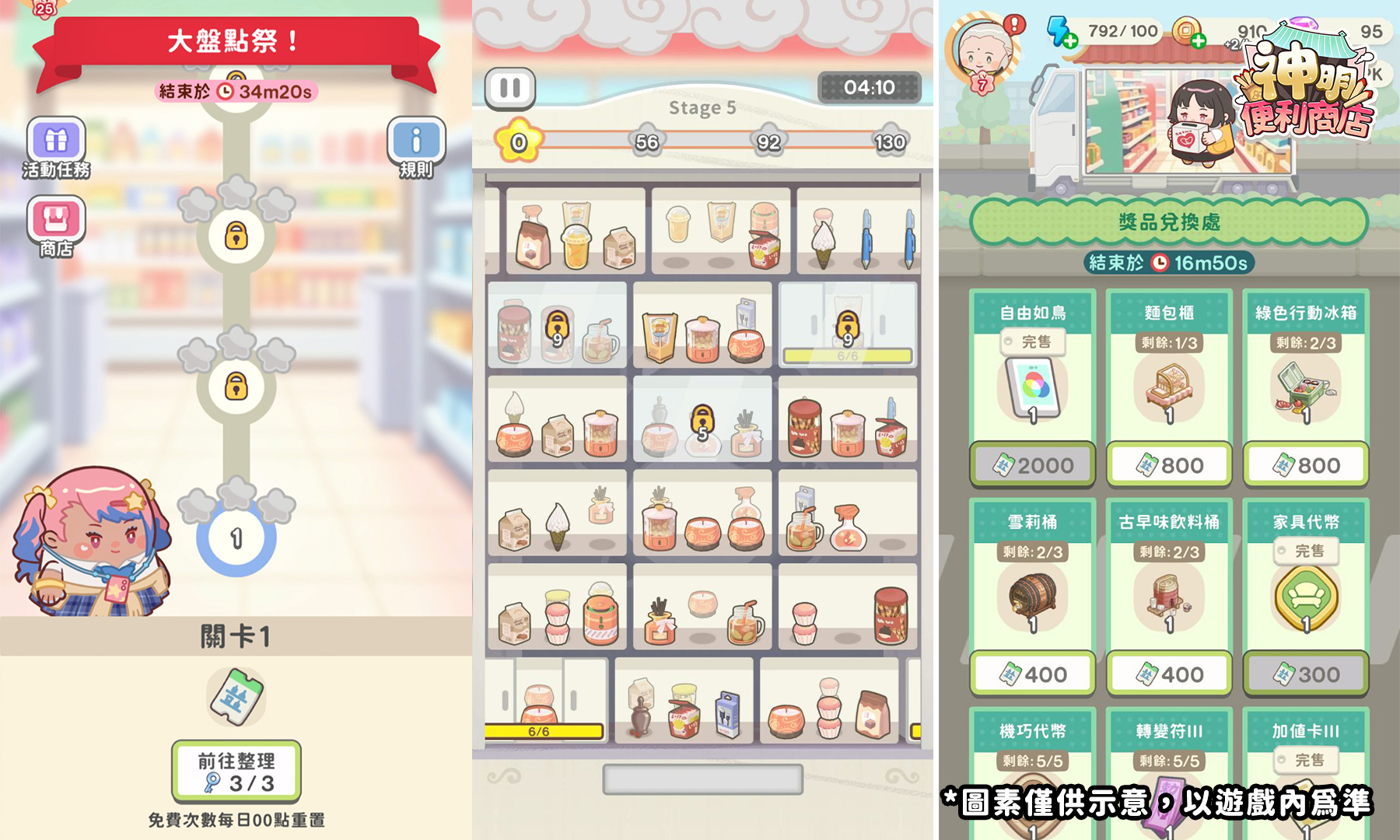The image size is (1400, 840).
Task: Buy 雪莉桶 for 400 tickets
Action: pos(1032,674)
